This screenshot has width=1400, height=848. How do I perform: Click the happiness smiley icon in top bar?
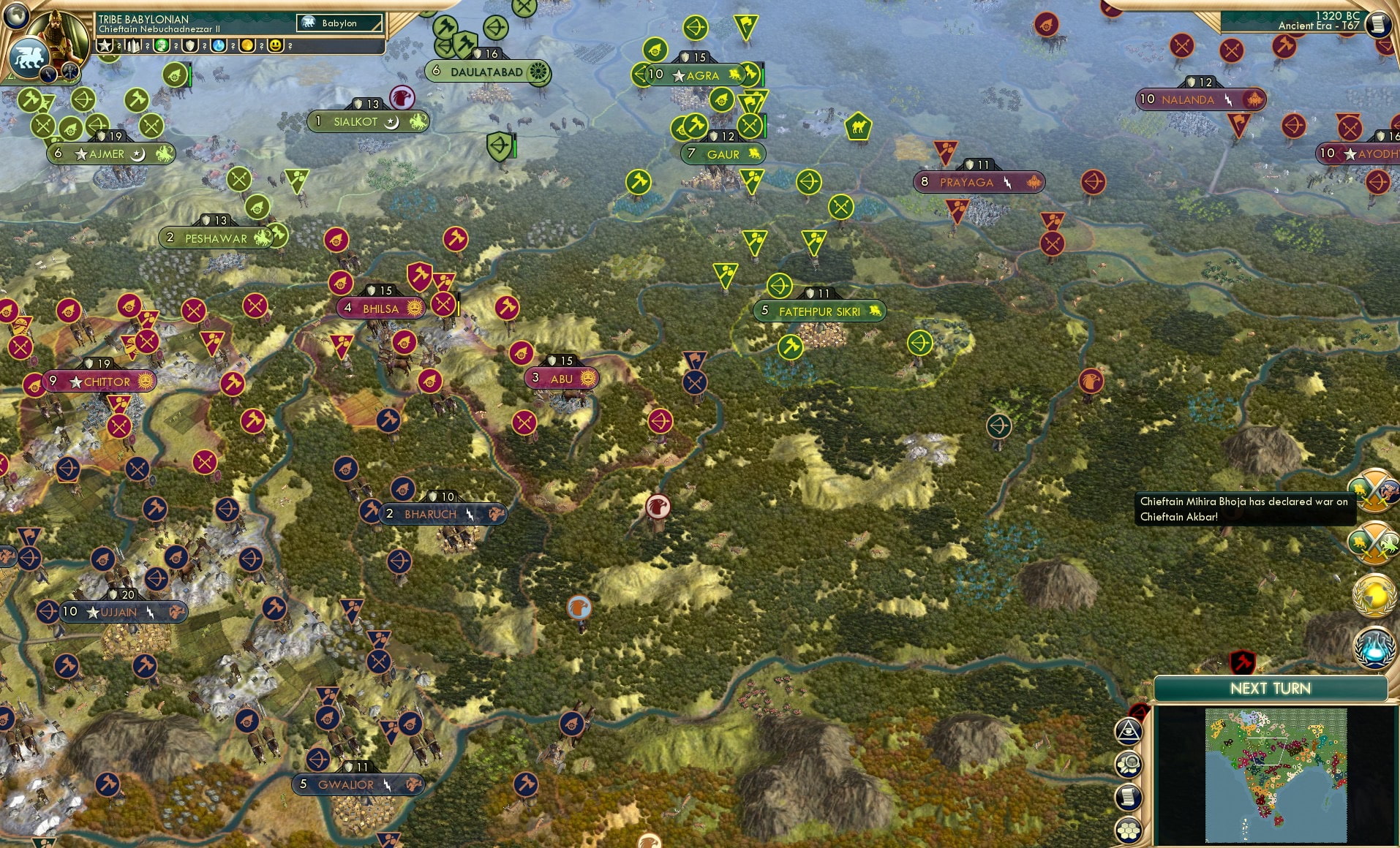point(275,45)
